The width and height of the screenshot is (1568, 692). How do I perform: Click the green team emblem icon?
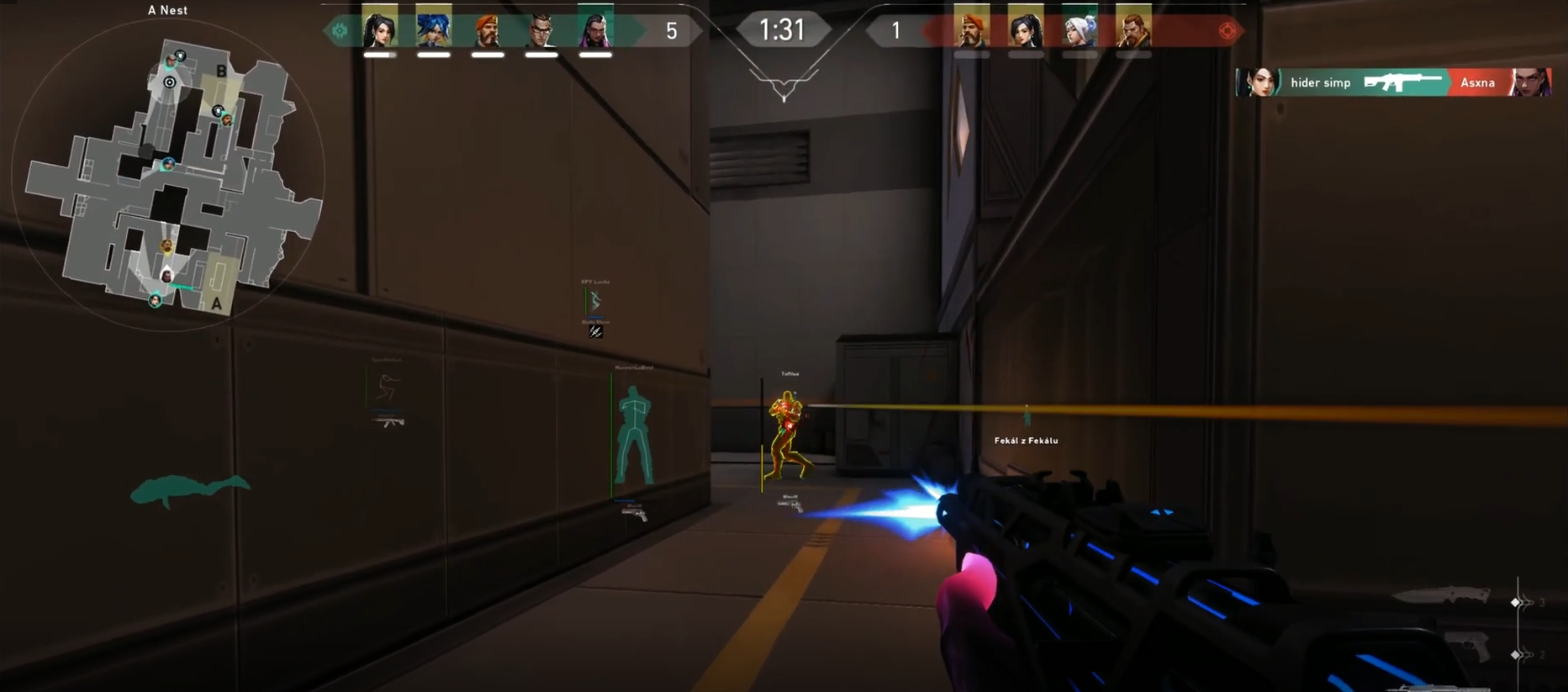coord(340,31)
